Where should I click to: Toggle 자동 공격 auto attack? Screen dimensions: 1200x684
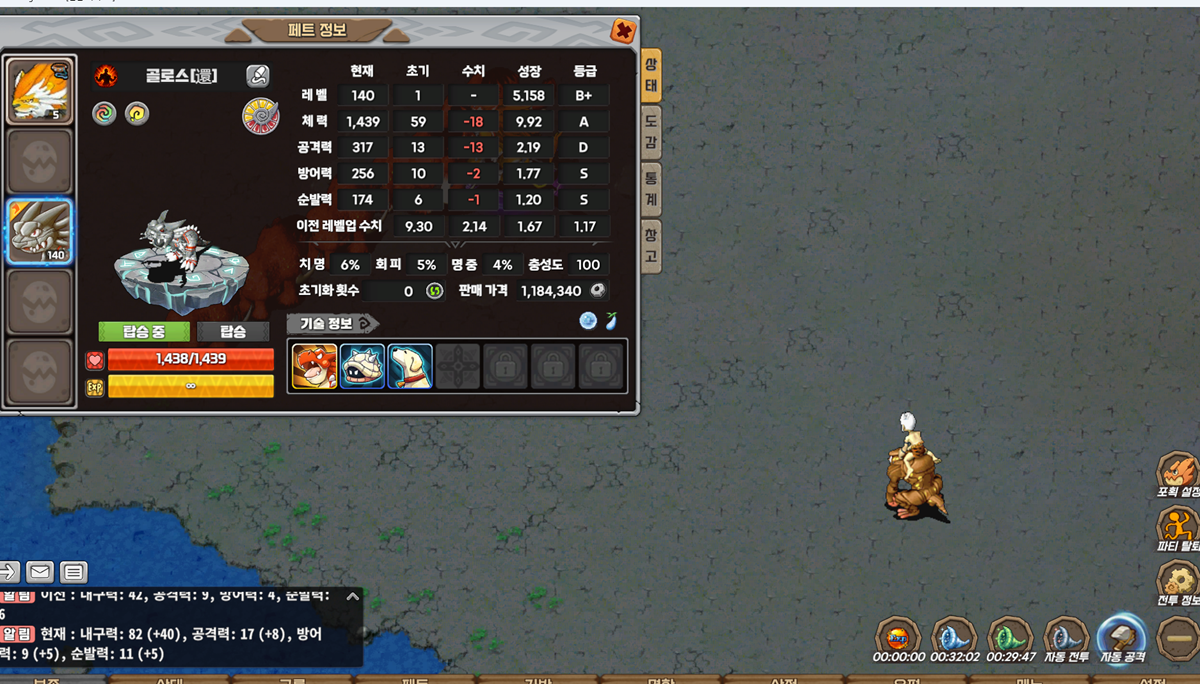pos(1122,637)
